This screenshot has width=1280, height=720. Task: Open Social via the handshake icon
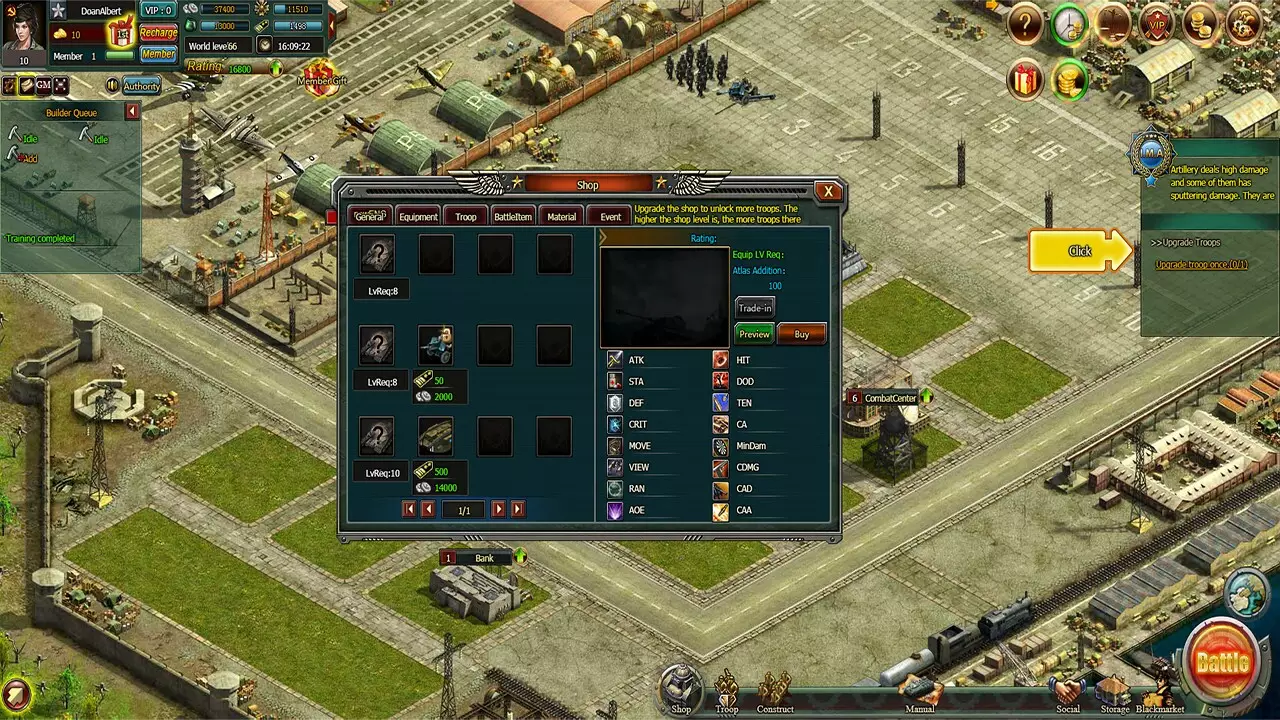coord(1068,690)
